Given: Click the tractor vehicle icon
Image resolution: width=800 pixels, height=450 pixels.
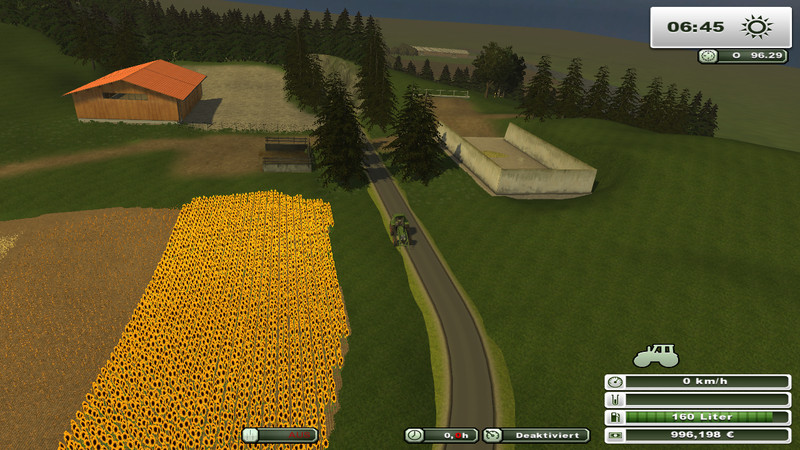Looking at the screenshot, I should pyautogui.click(x=656, y=355).
